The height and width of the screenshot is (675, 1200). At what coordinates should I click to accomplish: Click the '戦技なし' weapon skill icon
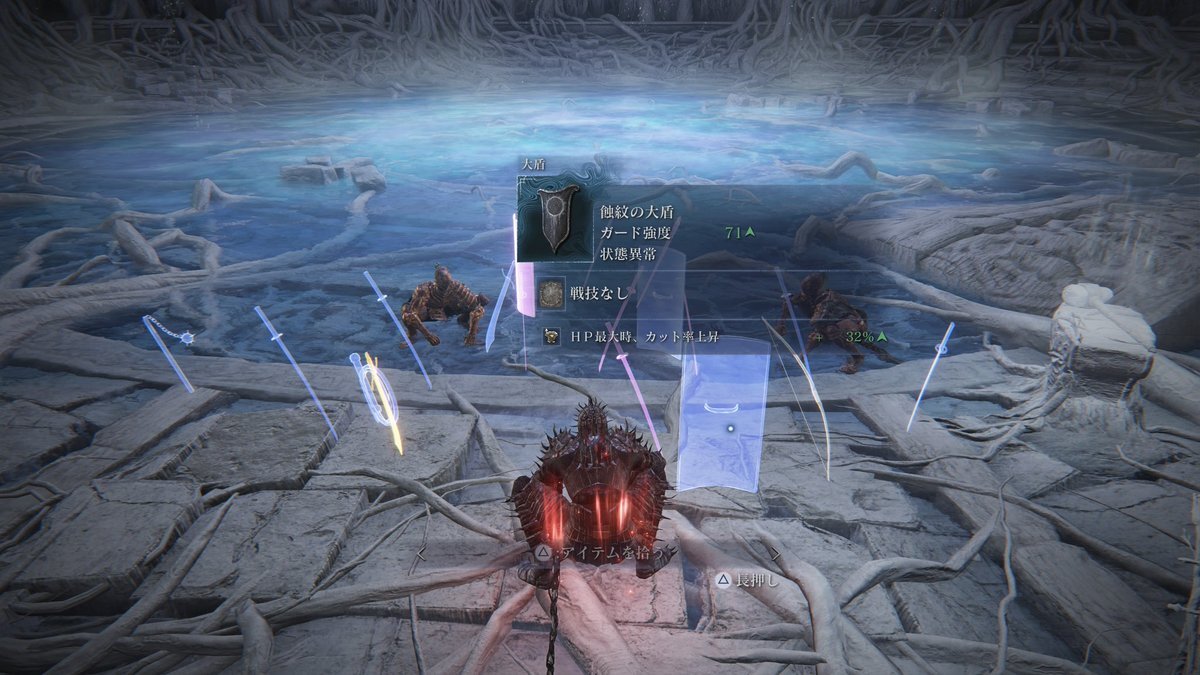pos(551,293)
